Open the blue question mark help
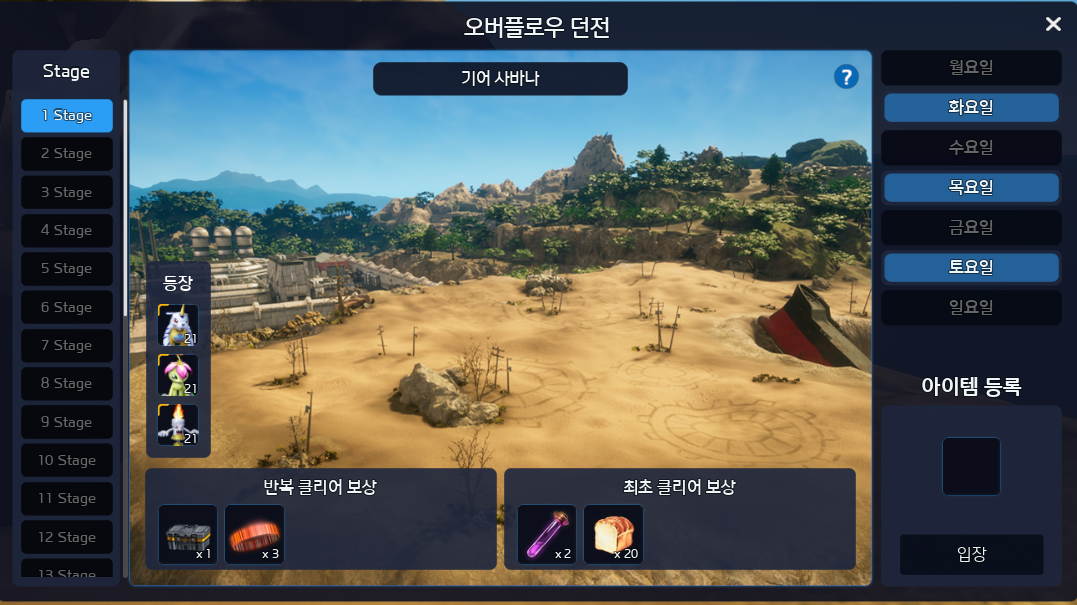 (x=846, y=77)
